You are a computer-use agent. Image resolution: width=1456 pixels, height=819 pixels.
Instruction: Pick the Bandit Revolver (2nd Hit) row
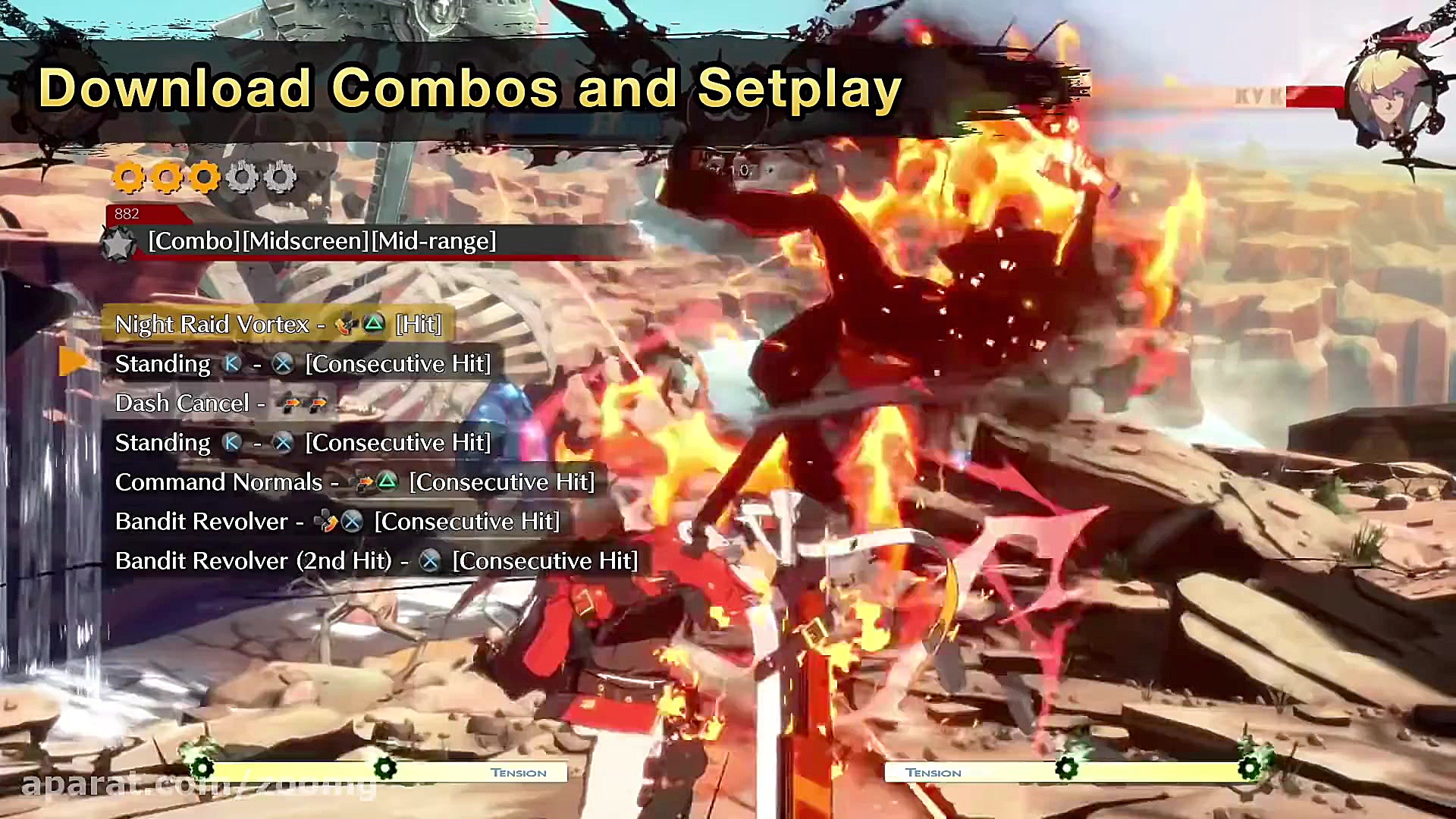coord(375,561)
